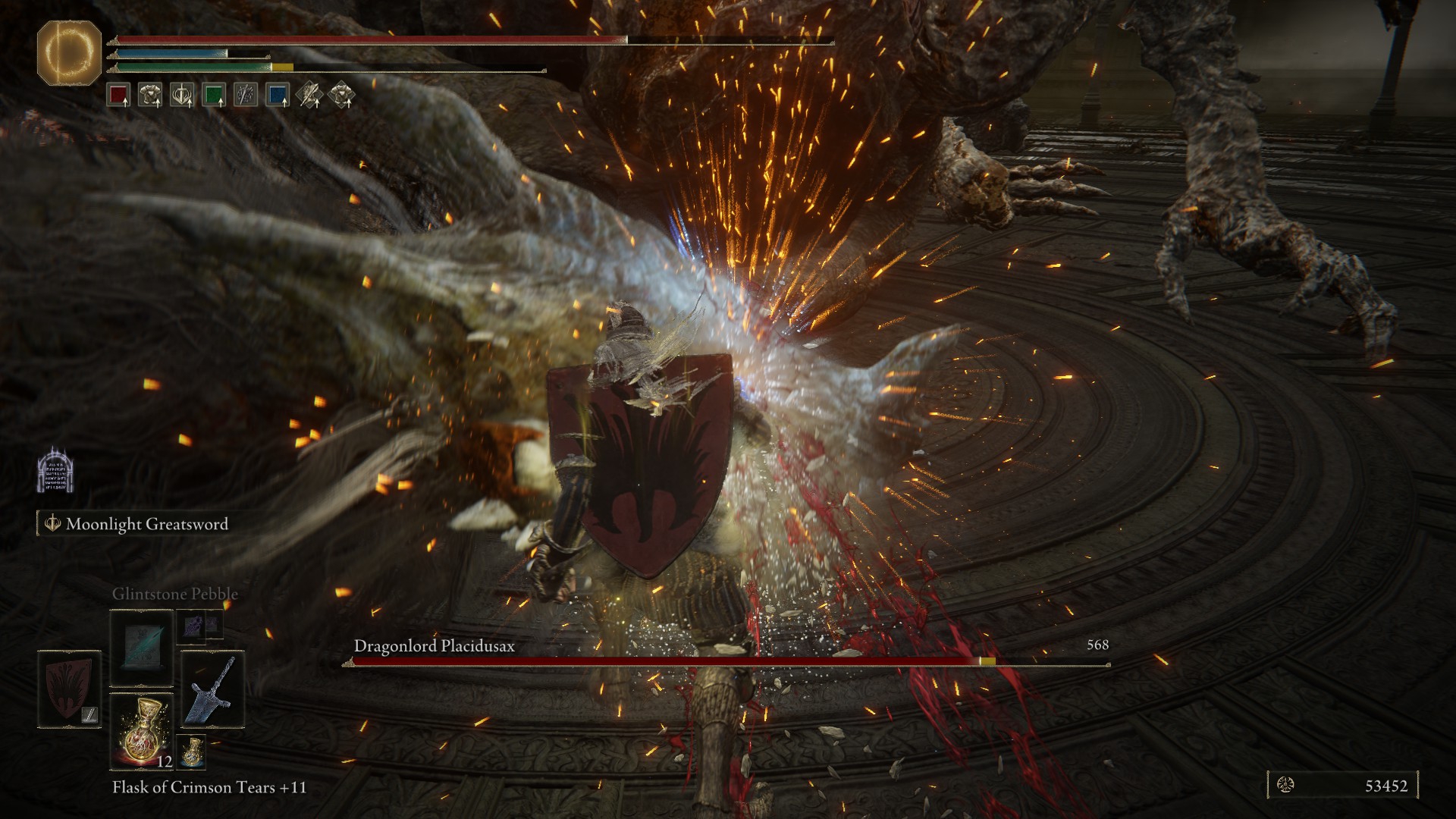
Task: Select the Flask of Crimson Tears slot
Action: click(142, 731)
